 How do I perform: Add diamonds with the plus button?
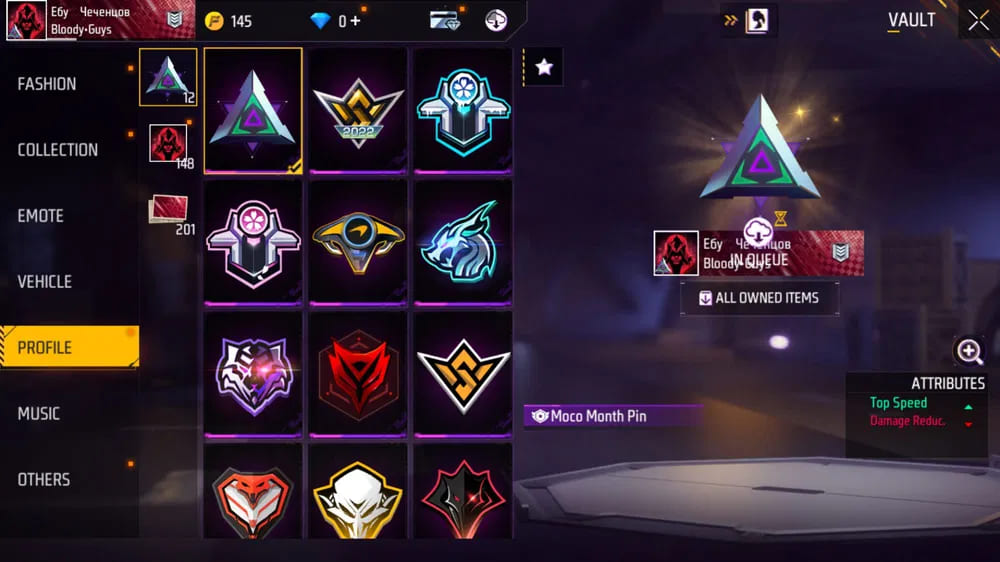(x=355, y=21)
